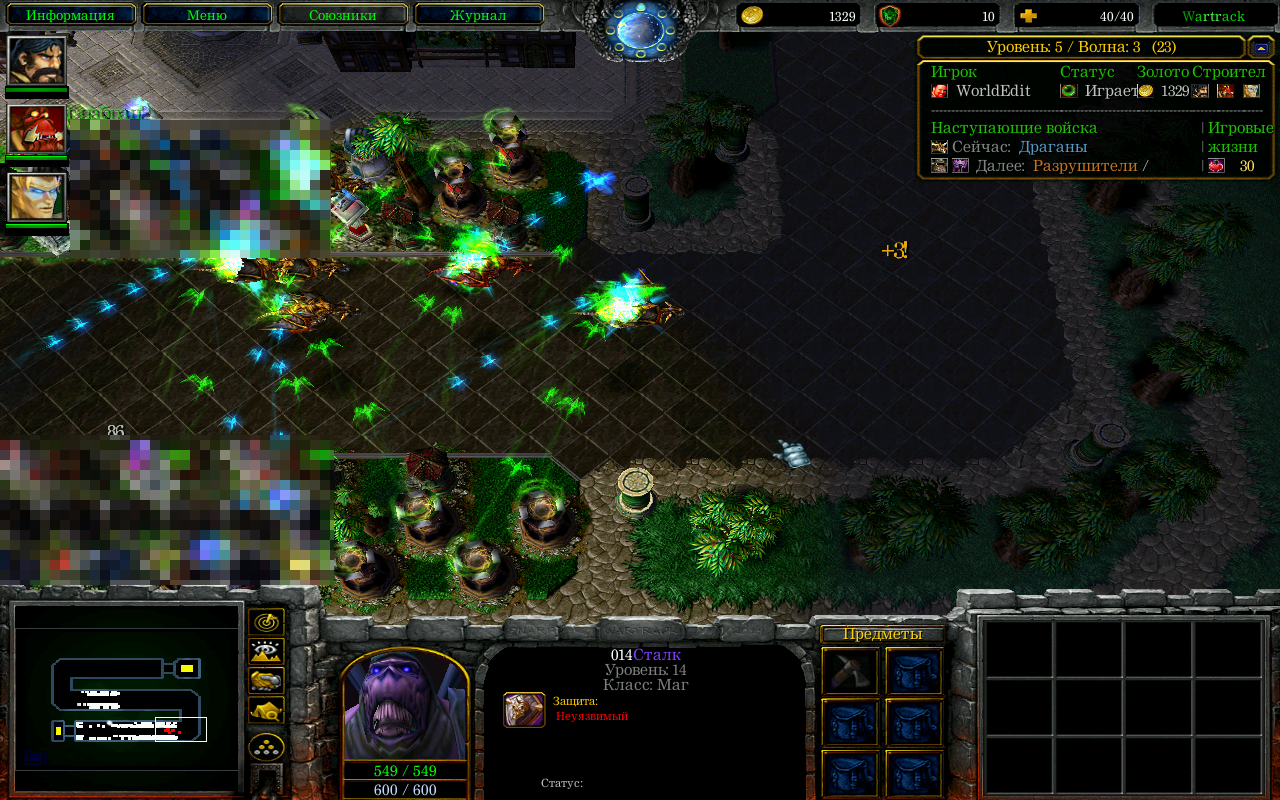Click the minimap display
This screenshot has width=1280, height=800.
coord(127,697)
